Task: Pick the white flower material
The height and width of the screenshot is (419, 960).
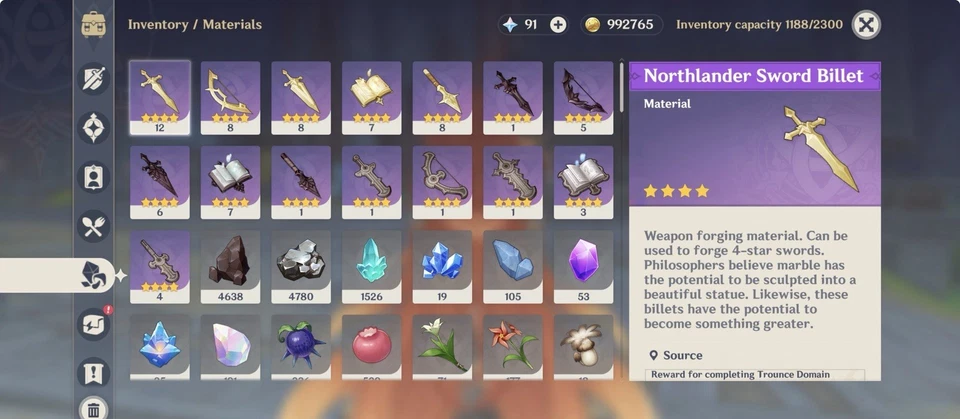Action: click(x=442, y=345)
